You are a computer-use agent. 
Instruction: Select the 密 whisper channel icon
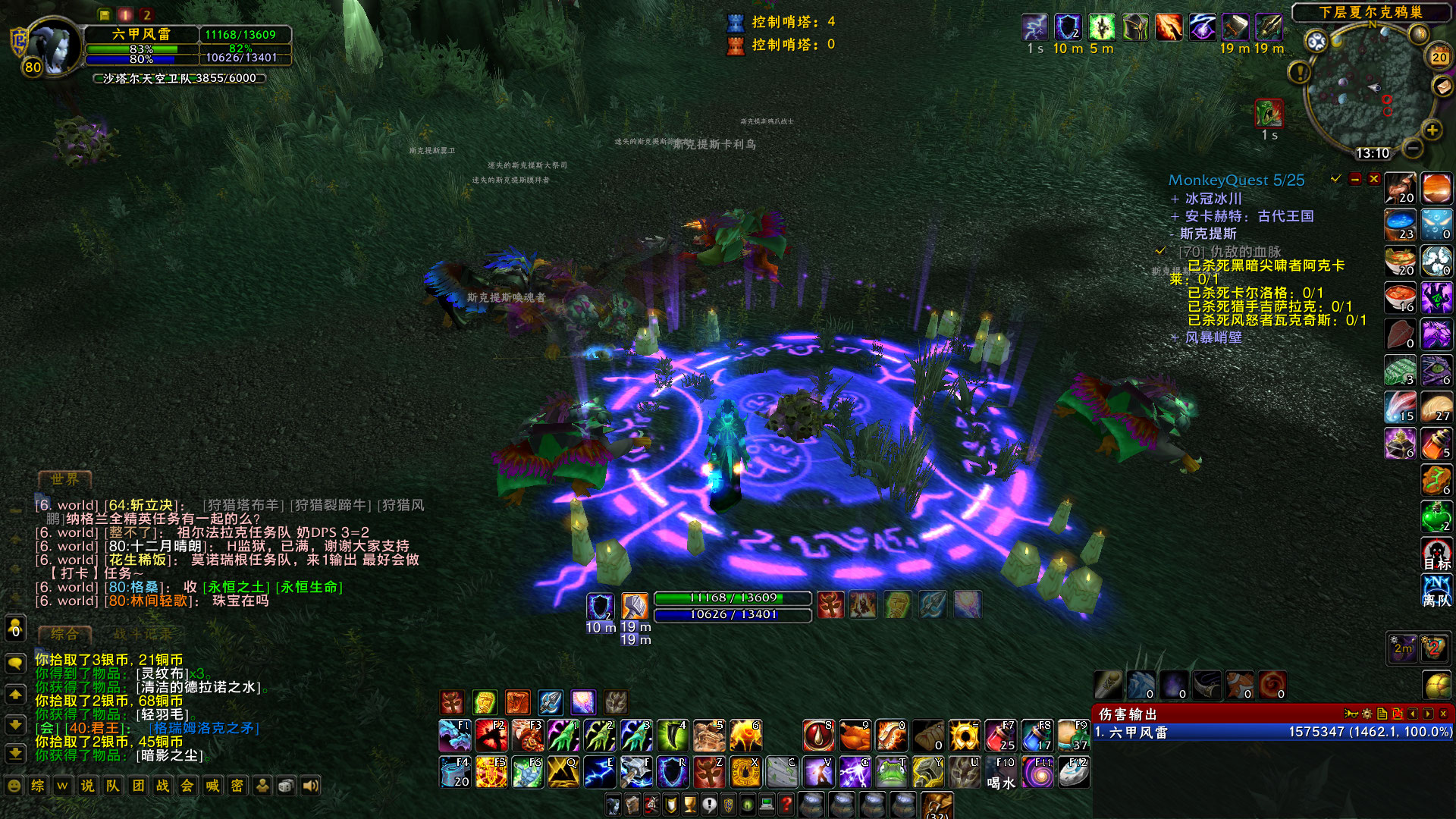237,786
